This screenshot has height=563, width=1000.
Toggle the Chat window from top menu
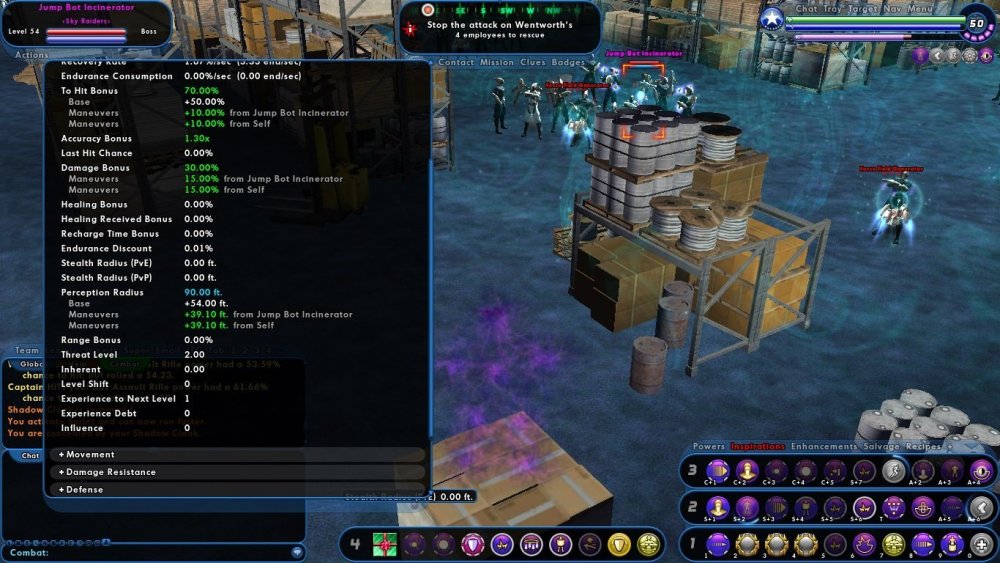(806, 9)
